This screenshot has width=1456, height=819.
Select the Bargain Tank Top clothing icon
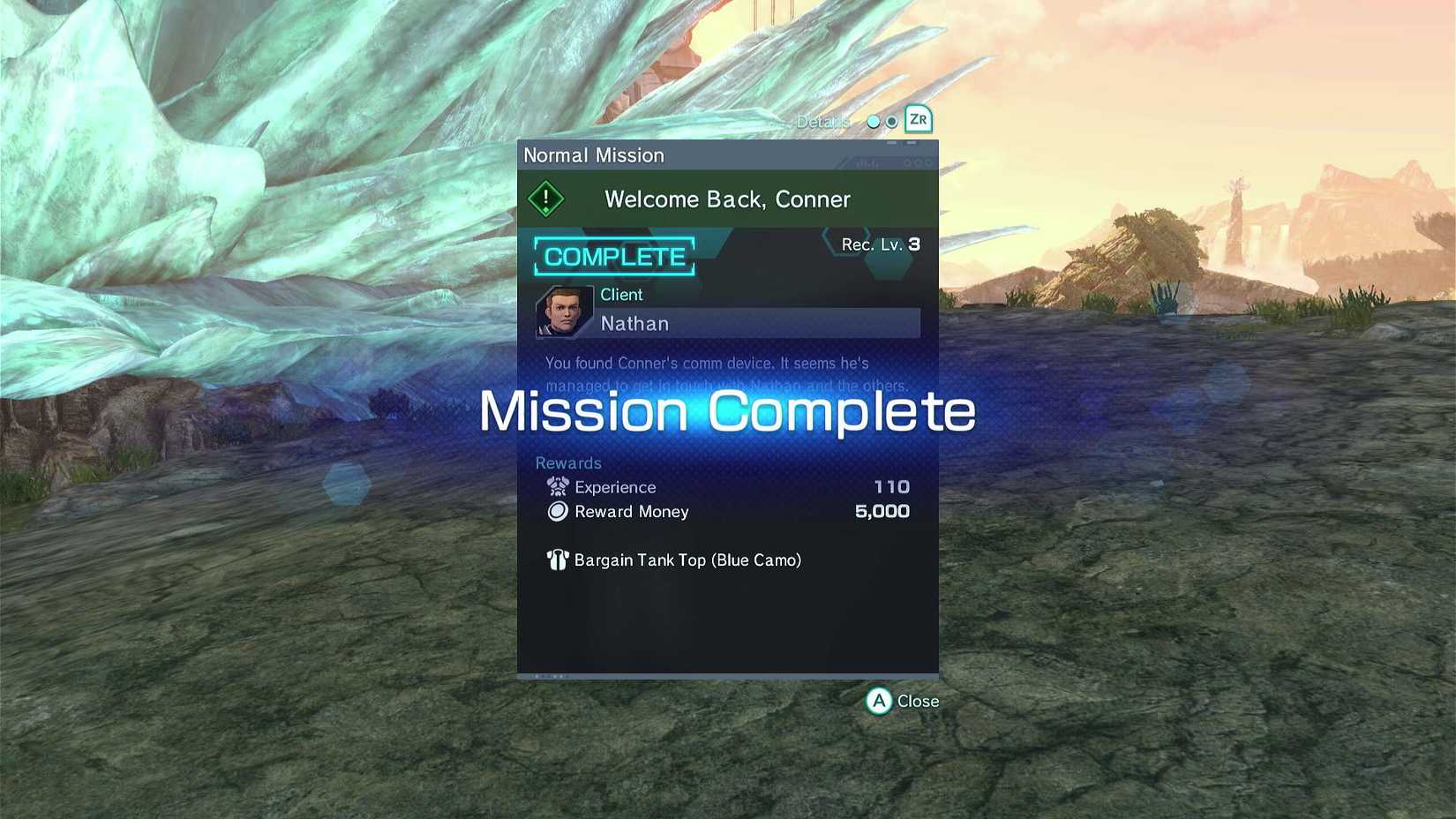point(558,560)
